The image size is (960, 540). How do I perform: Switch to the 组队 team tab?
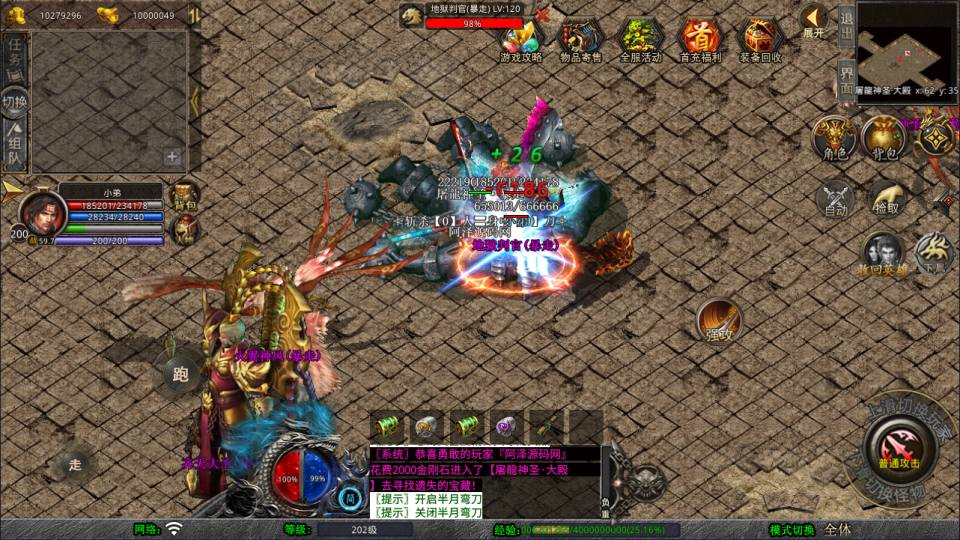(x=15, y=146)
